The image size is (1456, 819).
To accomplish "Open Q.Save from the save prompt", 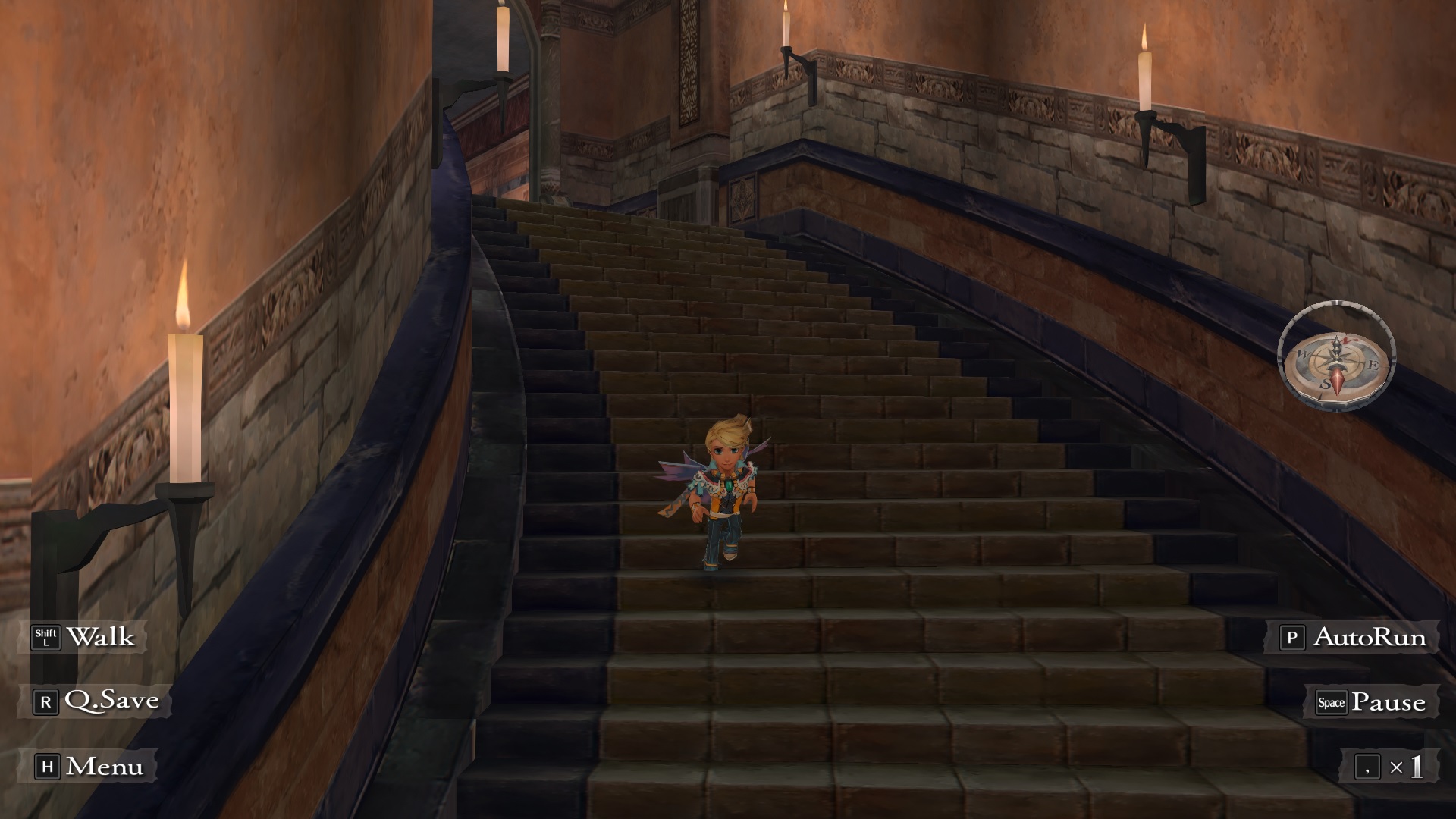I will [114, 701].
